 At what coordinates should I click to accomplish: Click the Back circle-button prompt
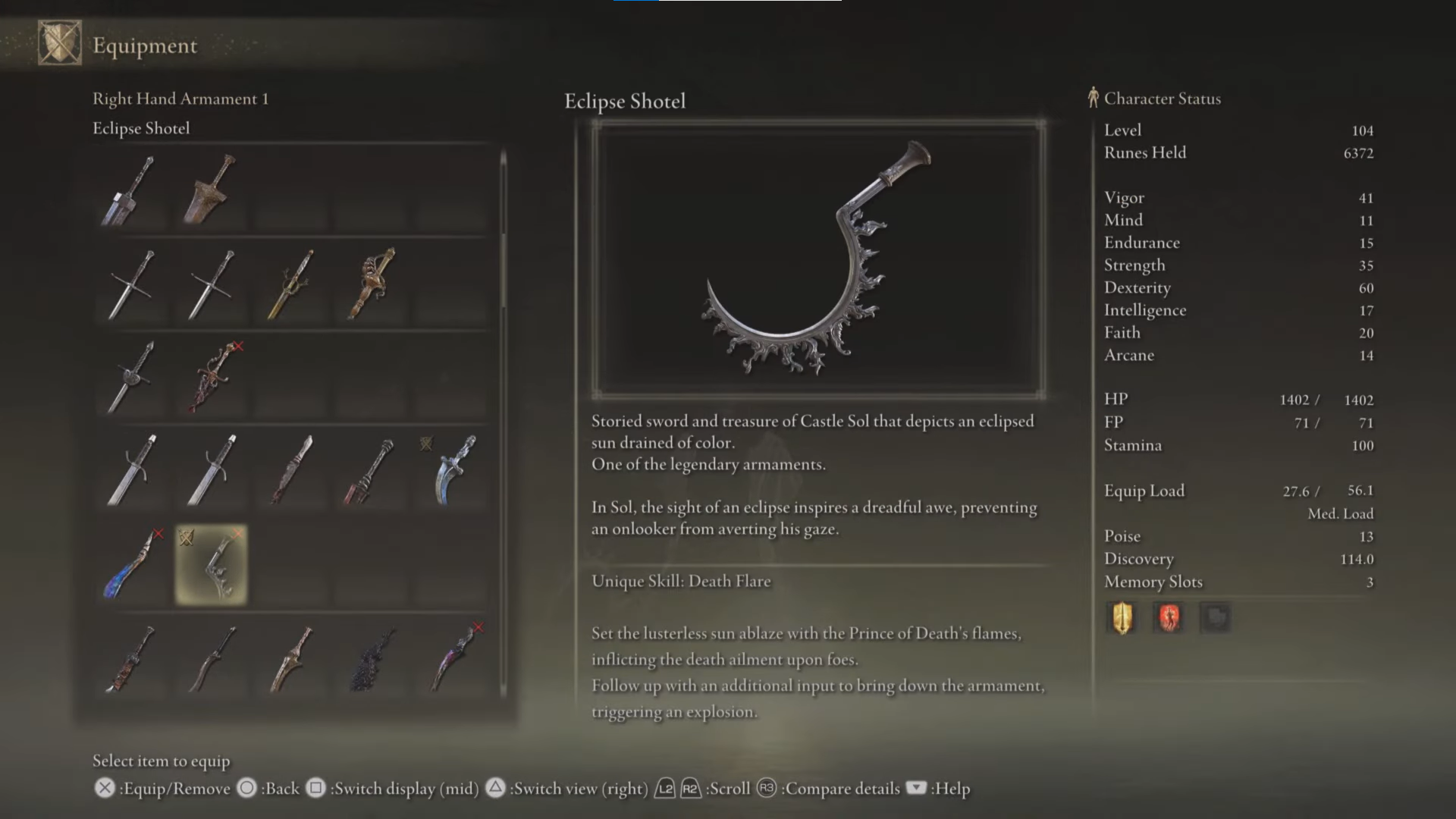246,789
